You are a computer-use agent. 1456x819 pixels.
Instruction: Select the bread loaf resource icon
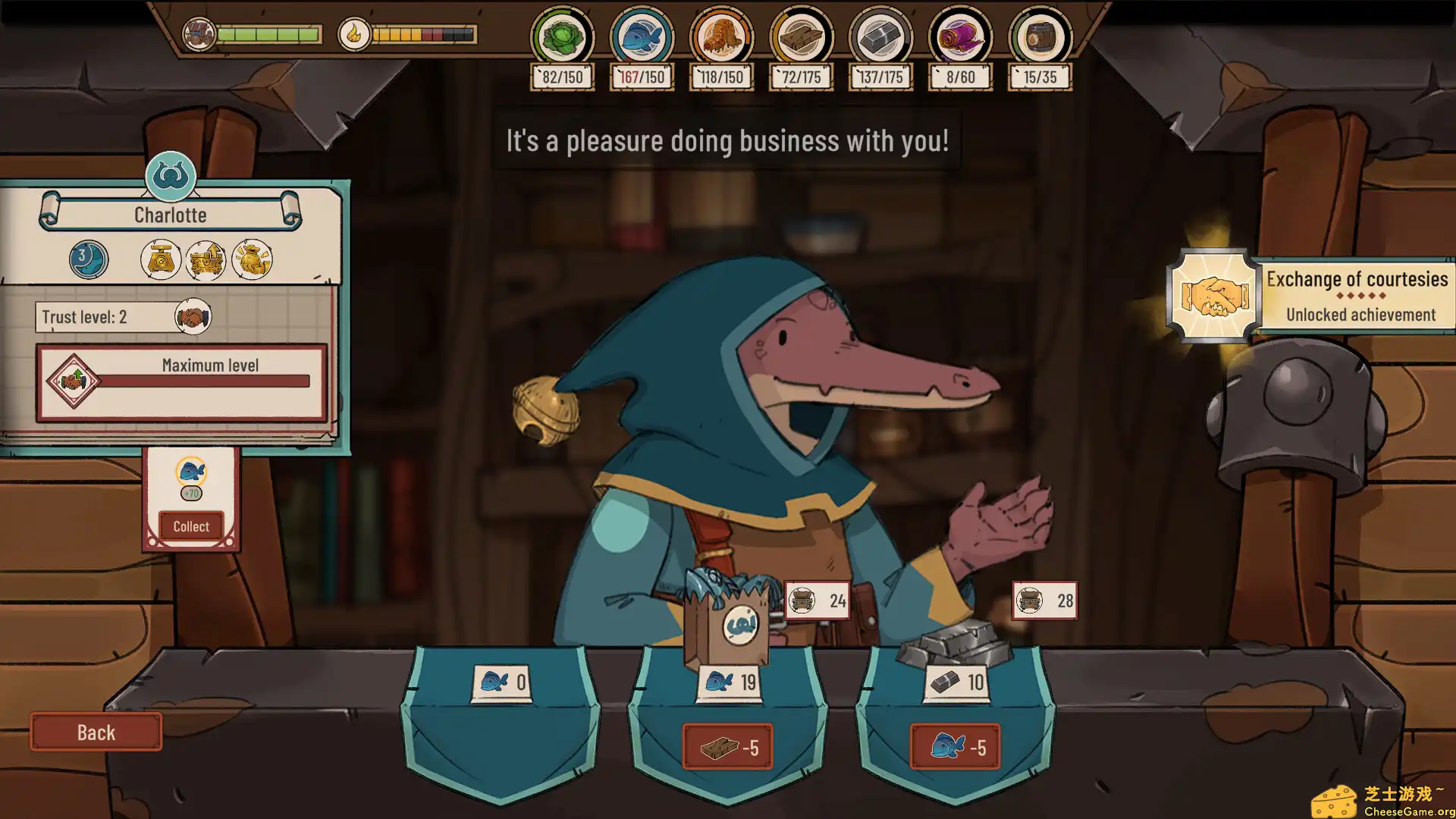721,36
